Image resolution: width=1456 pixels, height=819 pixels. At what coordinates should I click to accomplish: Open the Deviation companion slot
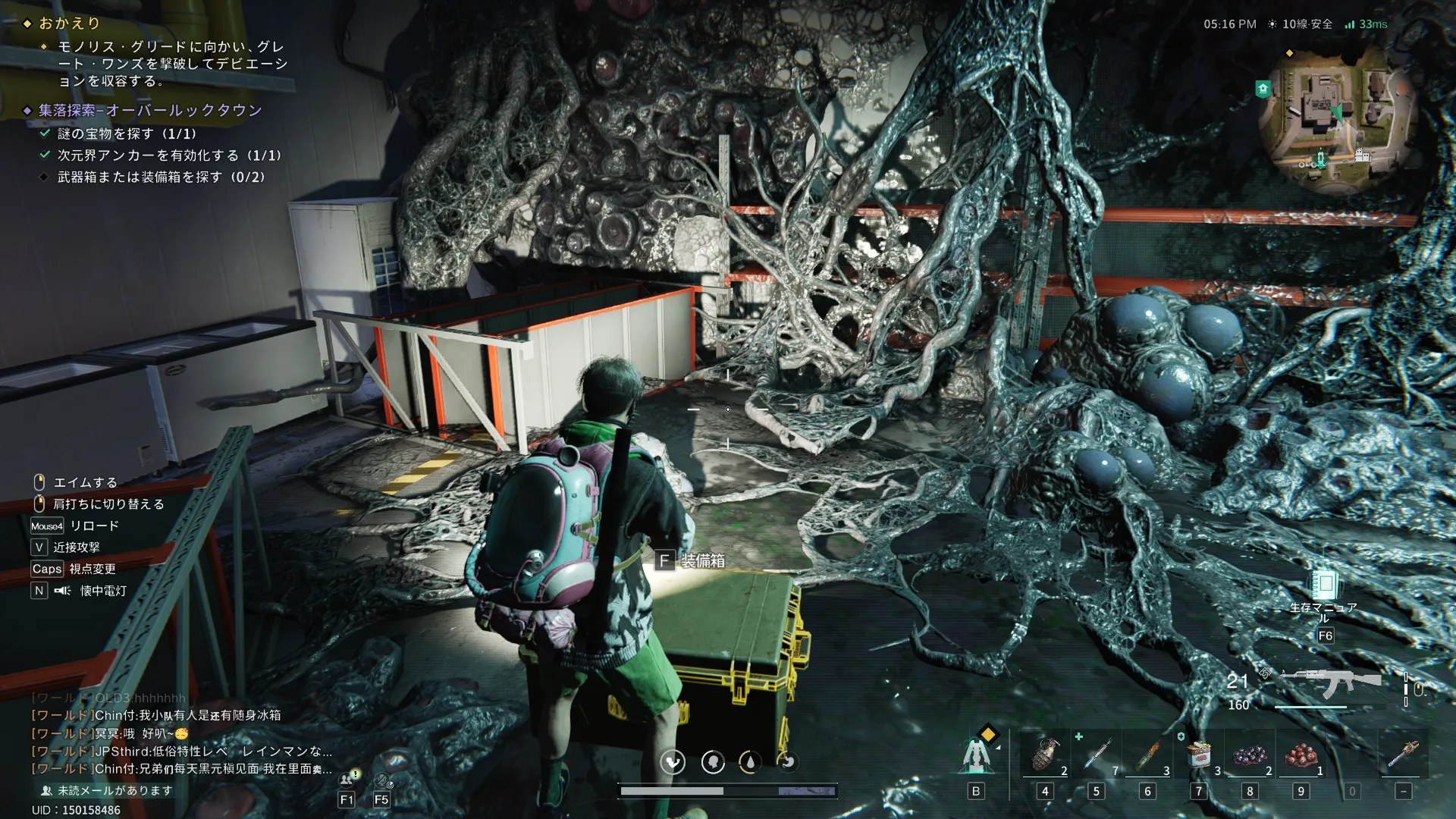[x=977, y=755]
